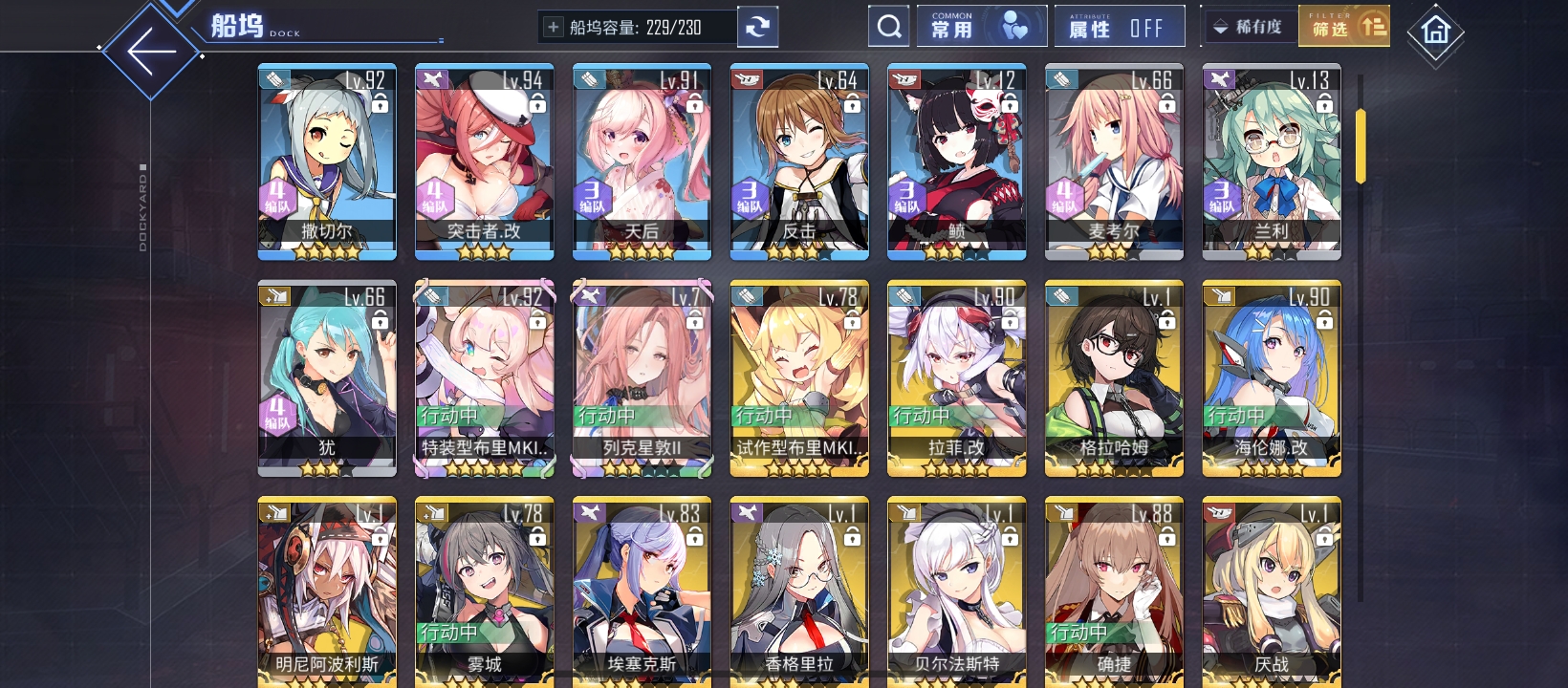The width and height of the screenshot is (1568, 688).
Task: Open the 稀有度 rarity sort dropdown
Action: [x=1246, y=25]
